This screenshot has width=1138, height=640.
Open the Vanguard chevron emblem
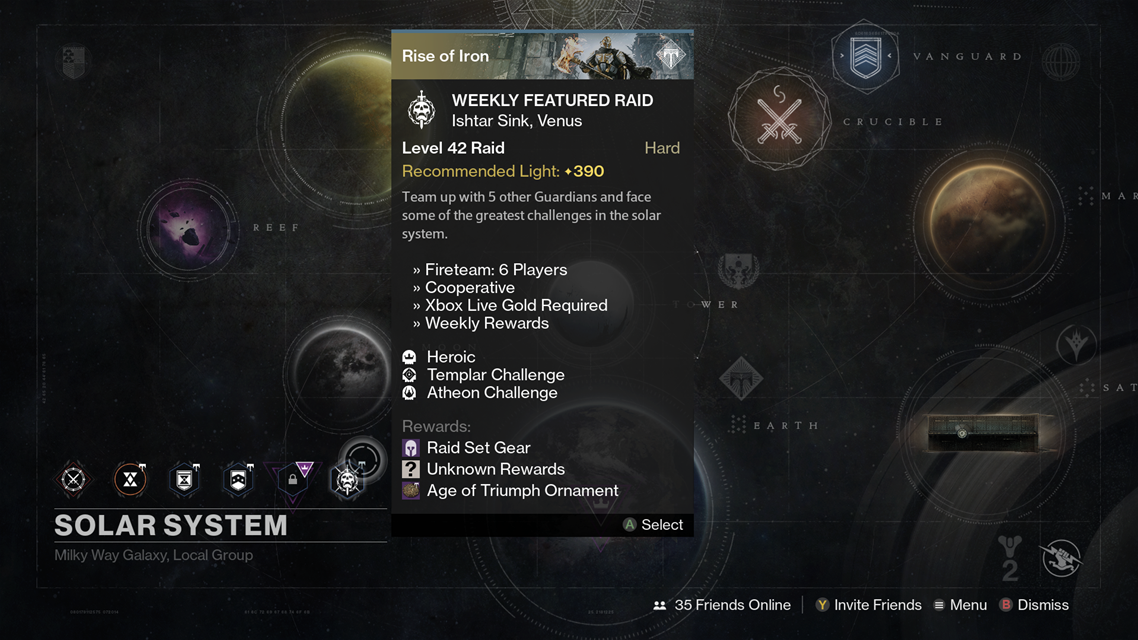866,57
